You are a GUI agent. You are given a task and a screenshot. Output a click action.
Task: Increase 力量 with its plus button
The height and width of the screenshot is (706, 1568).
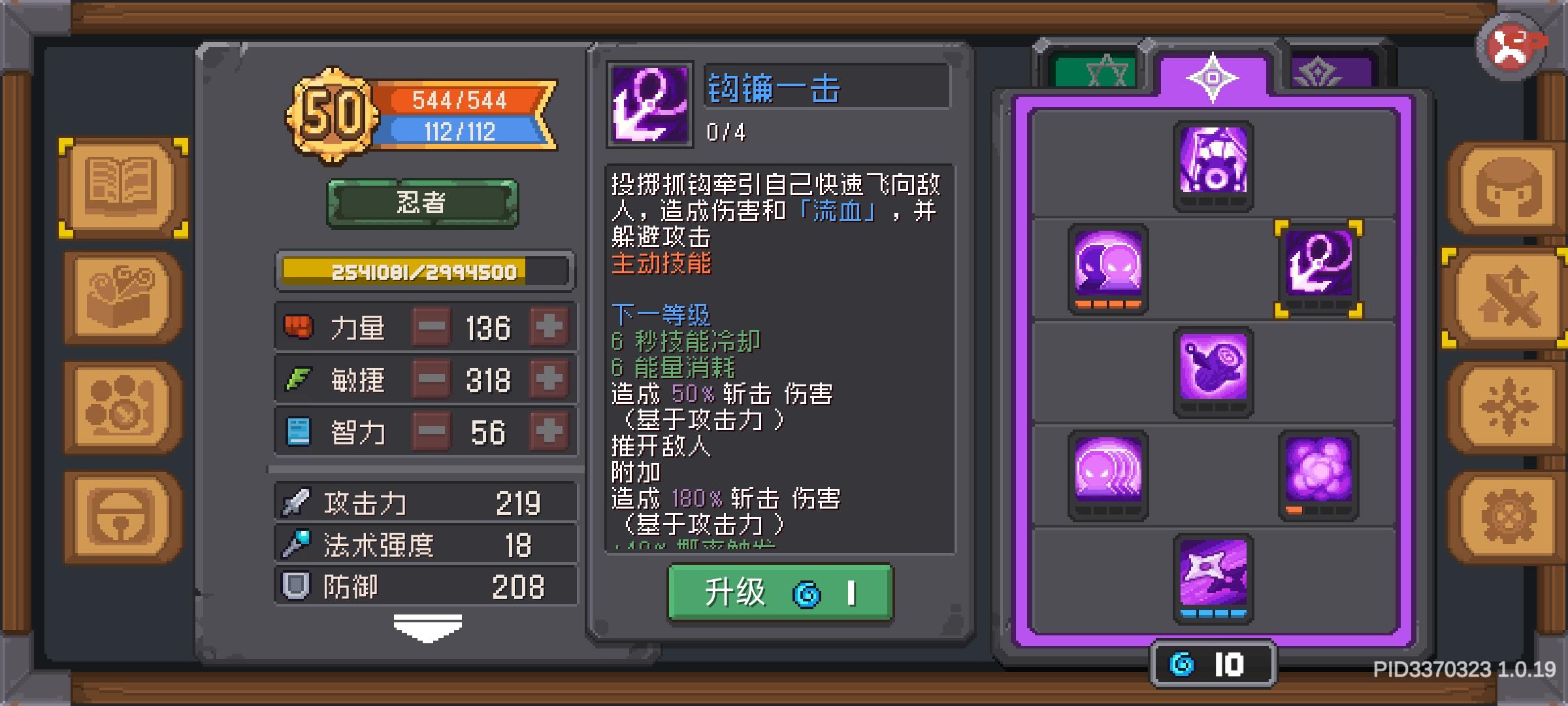pos(549,327)
